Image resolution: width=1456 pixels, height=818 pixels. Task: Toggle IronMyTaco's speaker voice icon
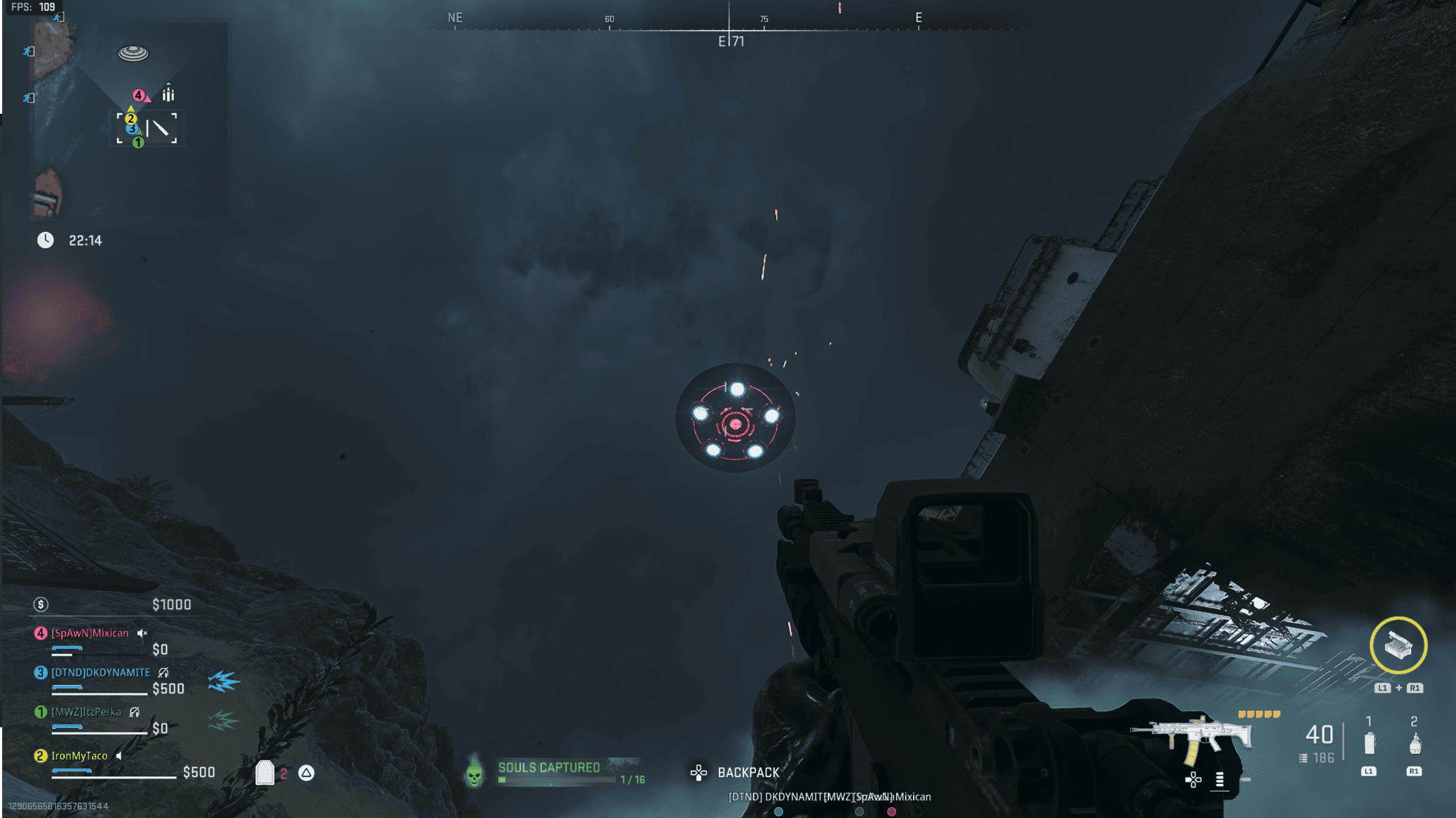point(120,755)
